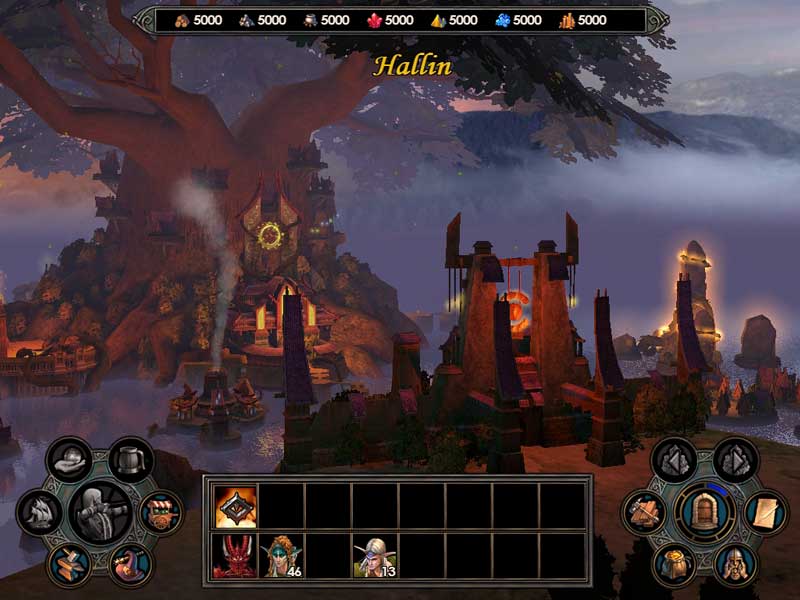Select the flaming diamond emblem garrison slot
800x600 pixels.
click(x=235, y=507)
